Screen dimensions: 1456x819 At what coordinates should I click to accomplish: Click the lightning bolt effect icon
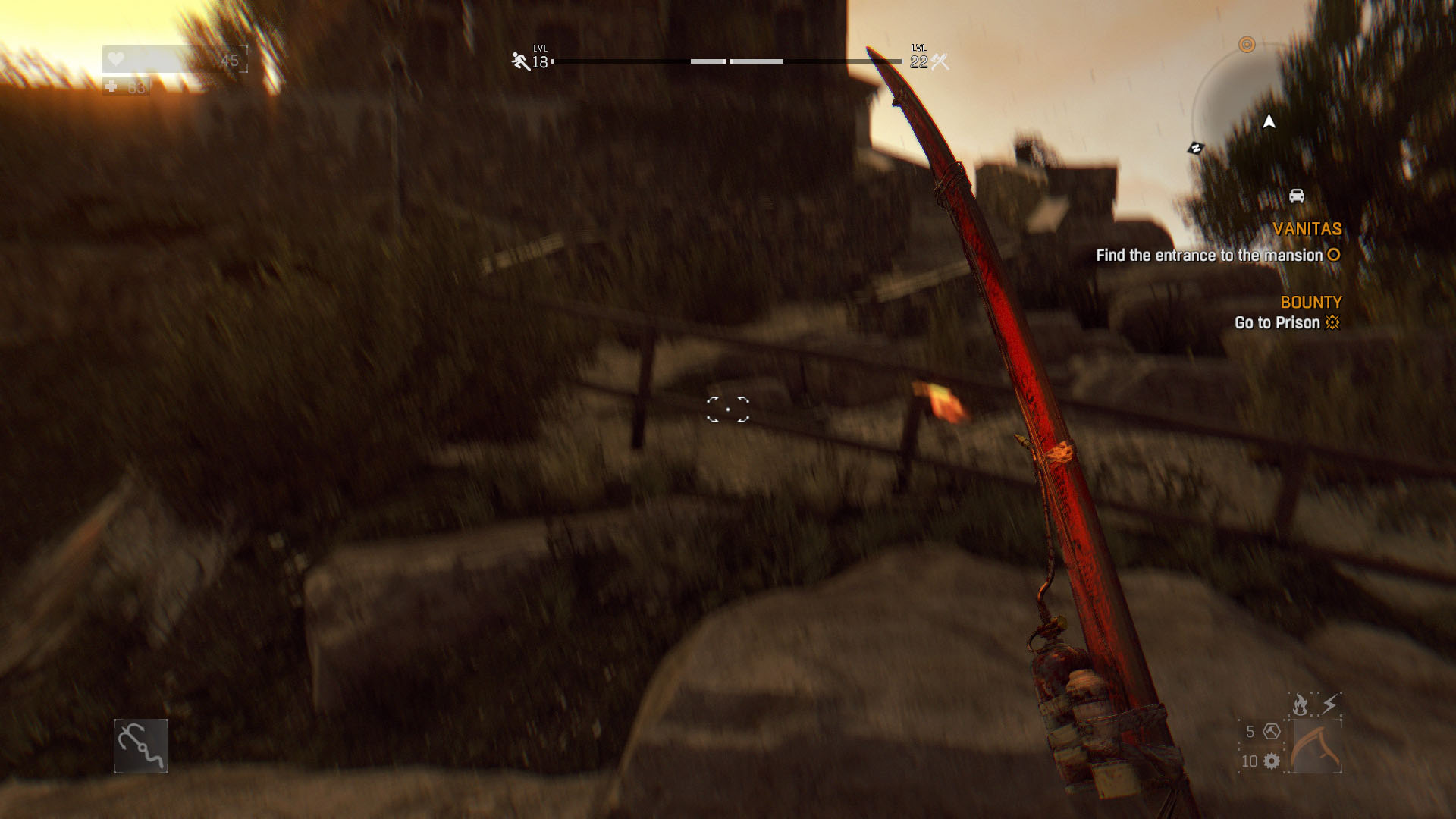point(1330,704)
